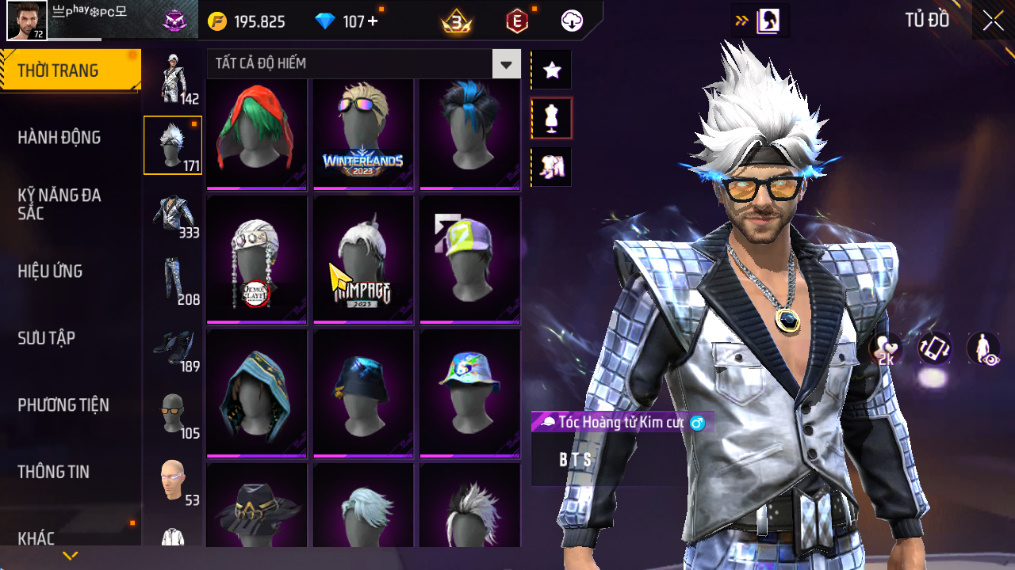
Task: Close the wardrobe with the X button
Action: (x=992, y=20)
